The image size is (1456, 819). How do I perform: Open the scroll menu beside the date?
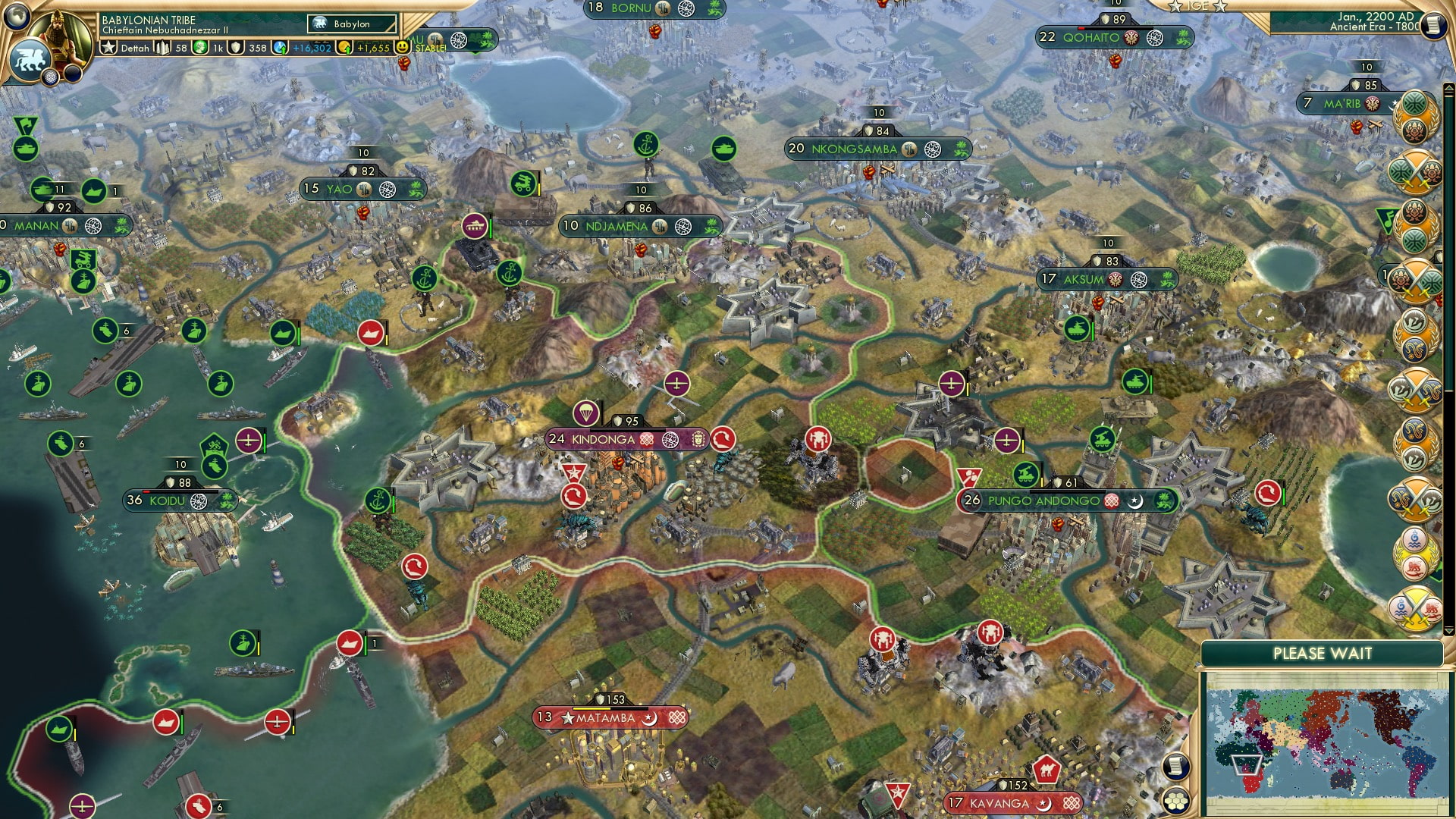tap(1432, 25)
